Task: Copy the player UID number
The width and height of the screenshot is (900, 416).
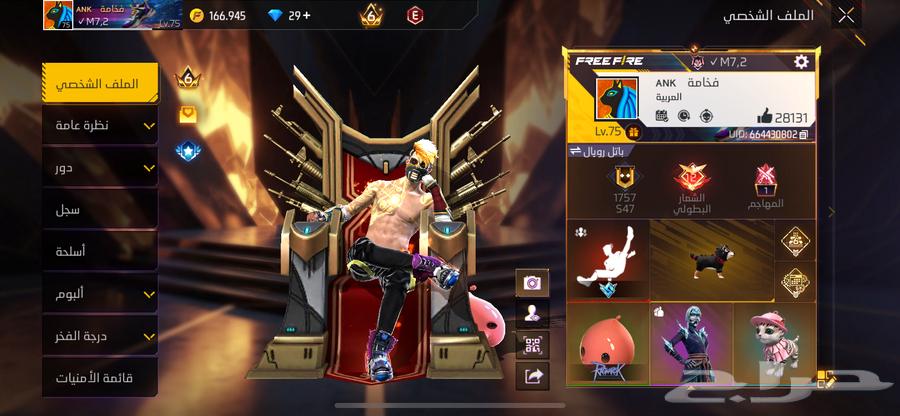Action: point(804,134)
